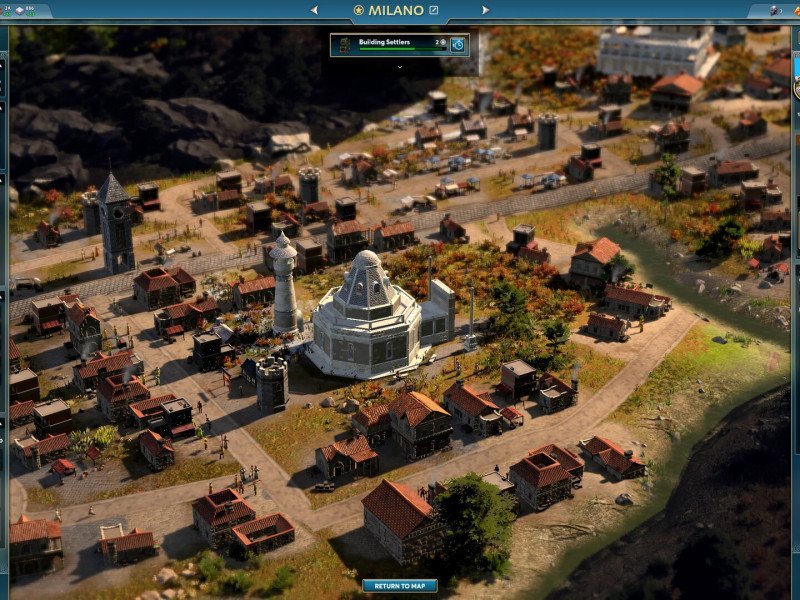This screenshot has height=600, width=800.
Task: Go to the previous city arrow
Action: [x=314, y=10]
